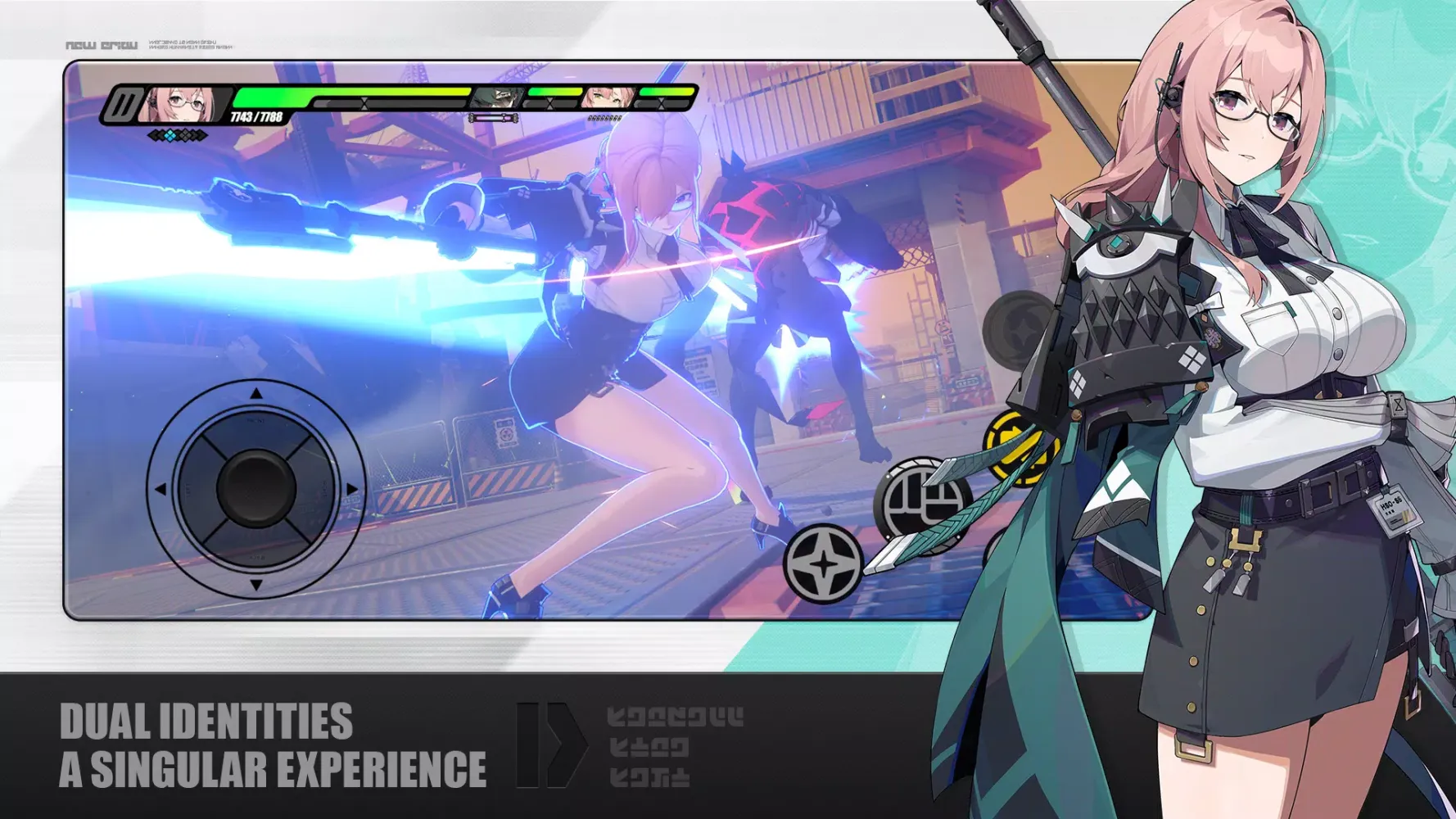1456x819 pixels.
Task: Activate the four-point star skill button
Action: [823, 563]
